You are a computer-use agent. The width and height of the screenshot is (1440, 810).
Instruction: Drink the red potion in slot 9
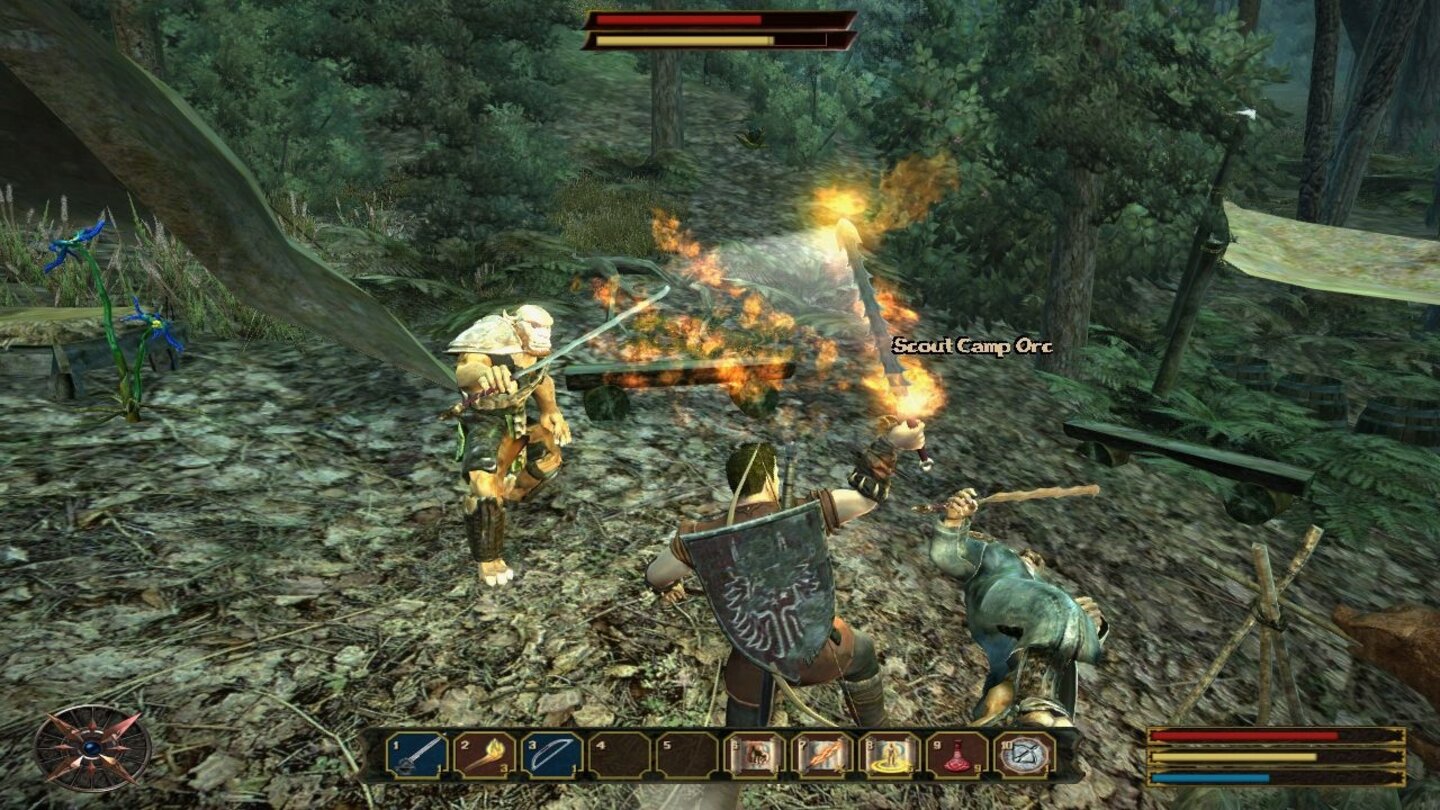[x=957, y=755]
